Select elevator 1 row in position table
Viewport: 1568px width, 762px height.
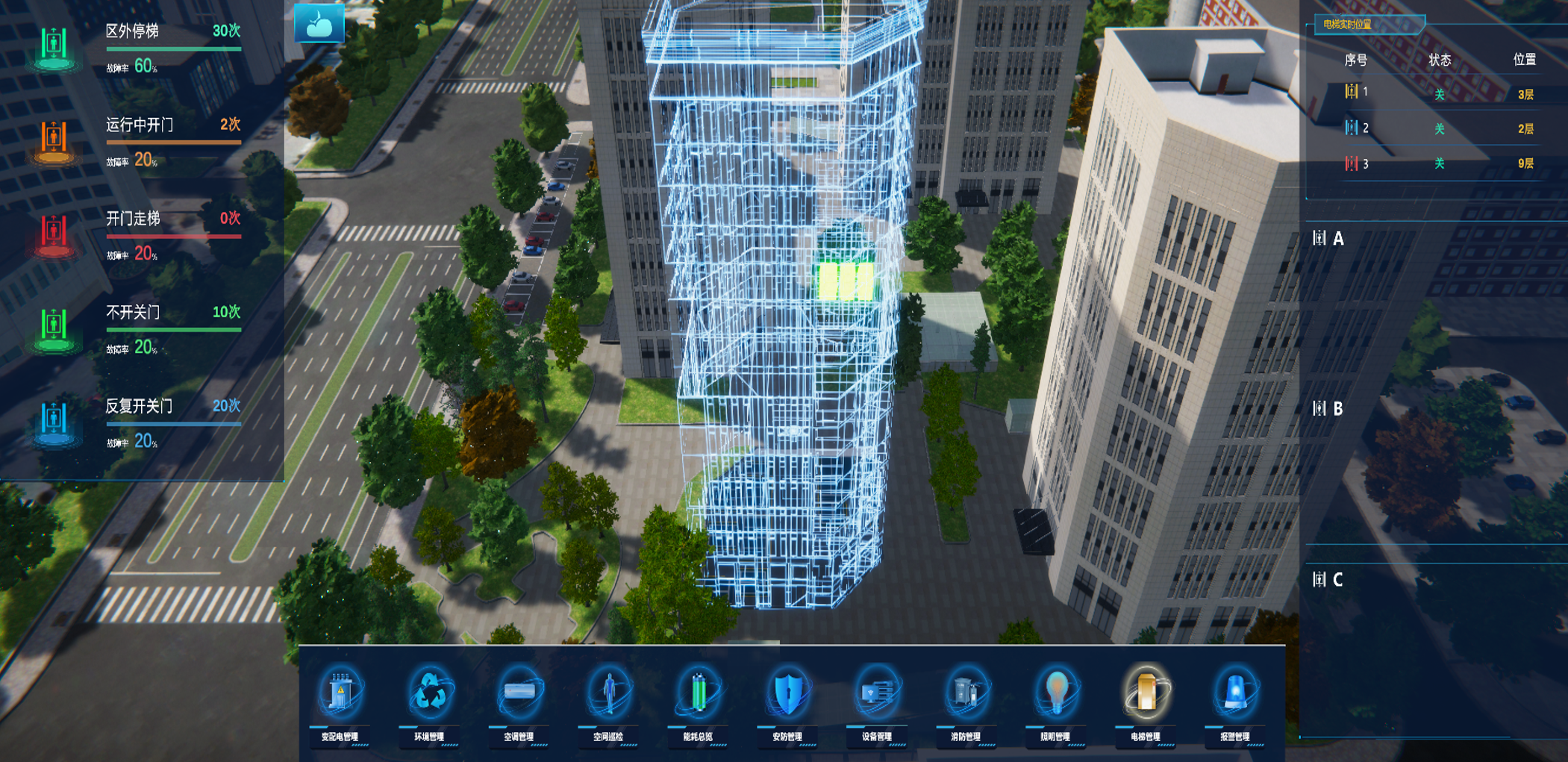(x=1438, y=93)
